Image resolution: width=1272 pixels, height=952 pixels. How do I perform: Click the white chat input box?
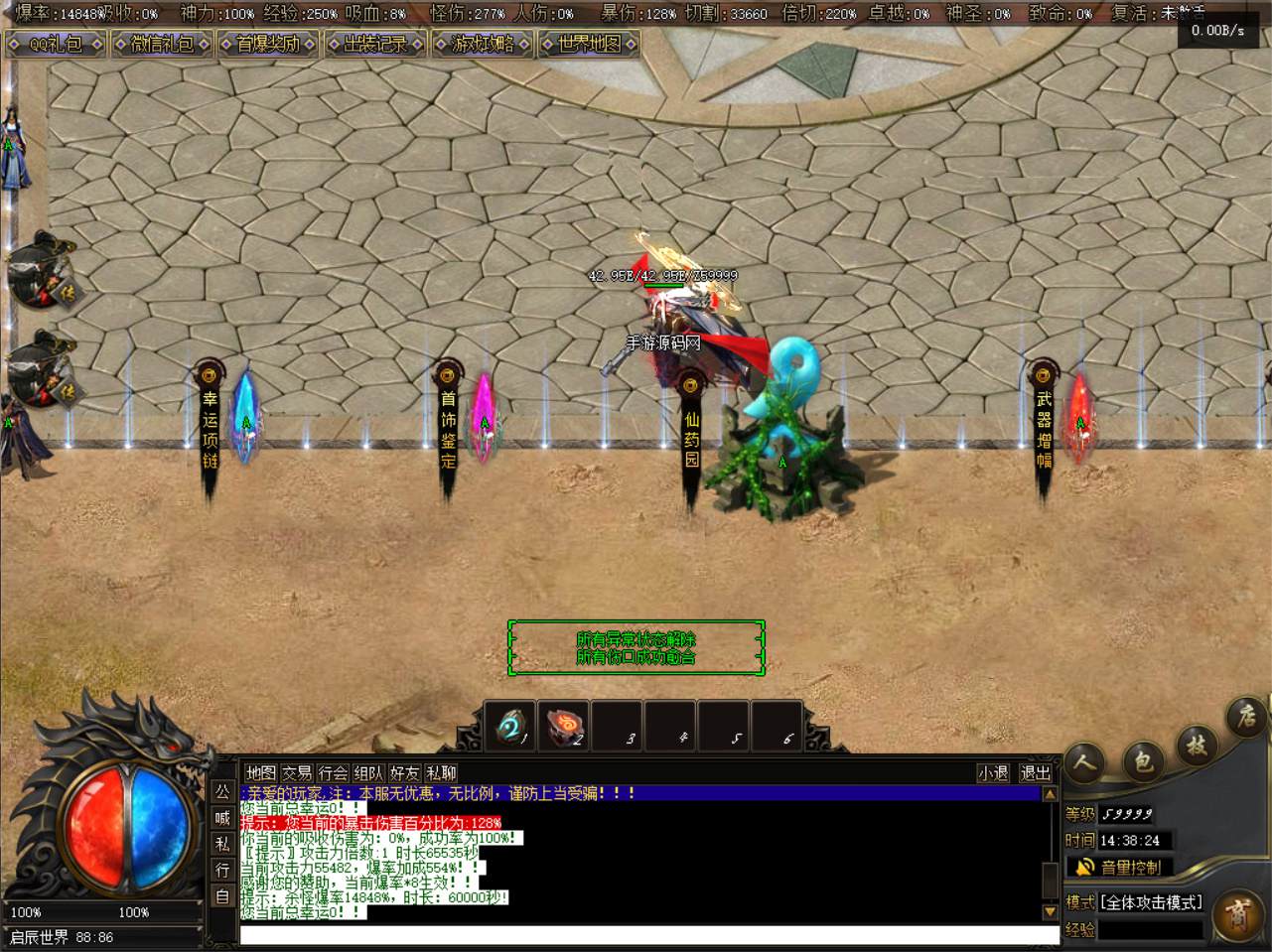649,935
